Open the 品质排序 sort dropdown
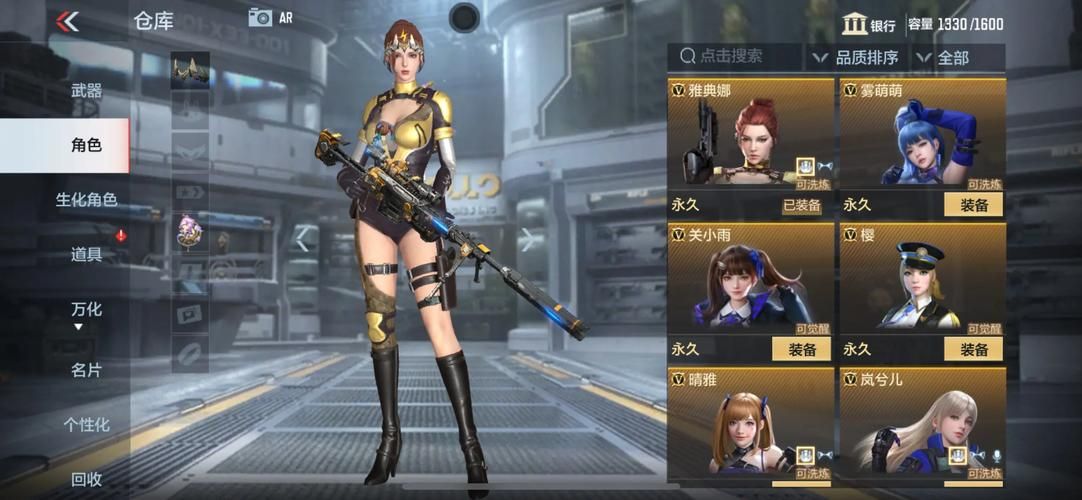Image resolution: width=1082 pixels, height=500 pixels. coord(857,57)
